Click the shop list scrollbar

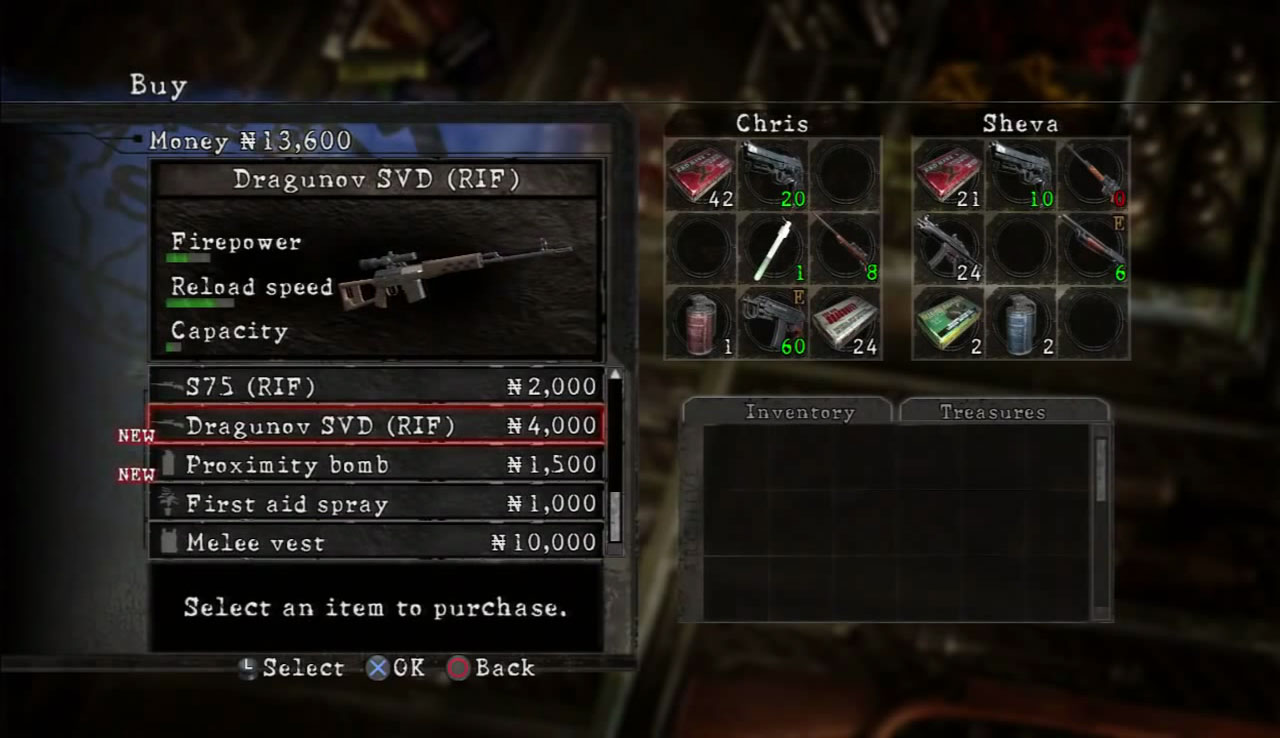[x=615, y=460]
